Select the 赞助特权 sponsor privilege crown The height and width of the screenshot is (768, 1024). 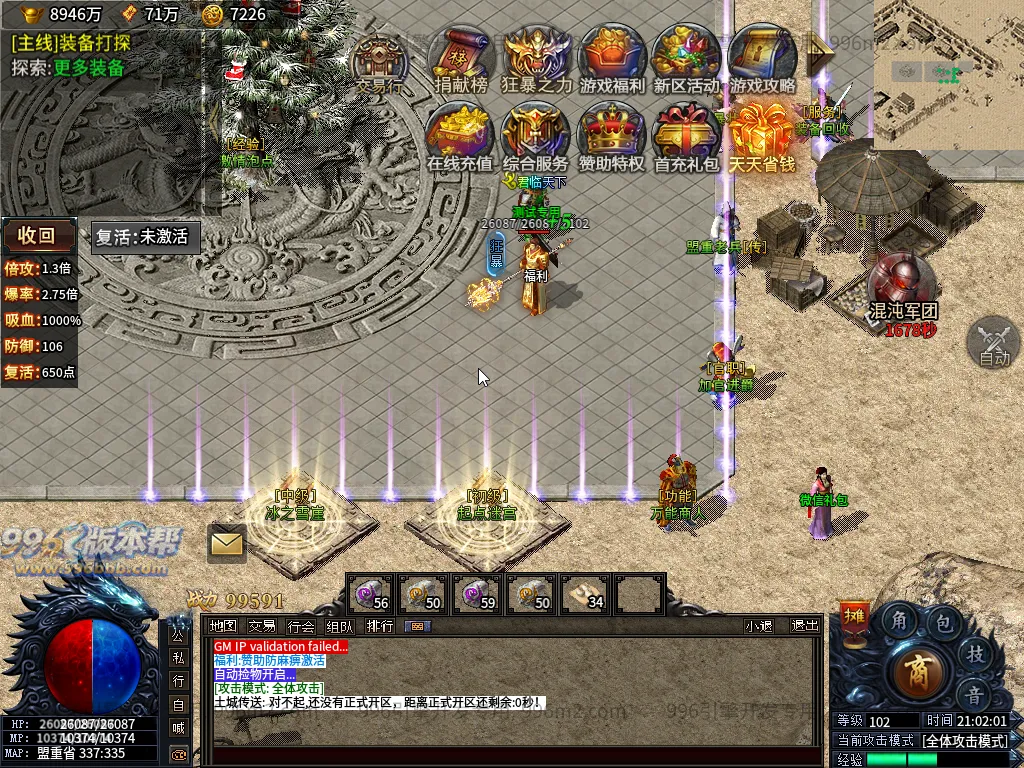[x=612, y=137]
